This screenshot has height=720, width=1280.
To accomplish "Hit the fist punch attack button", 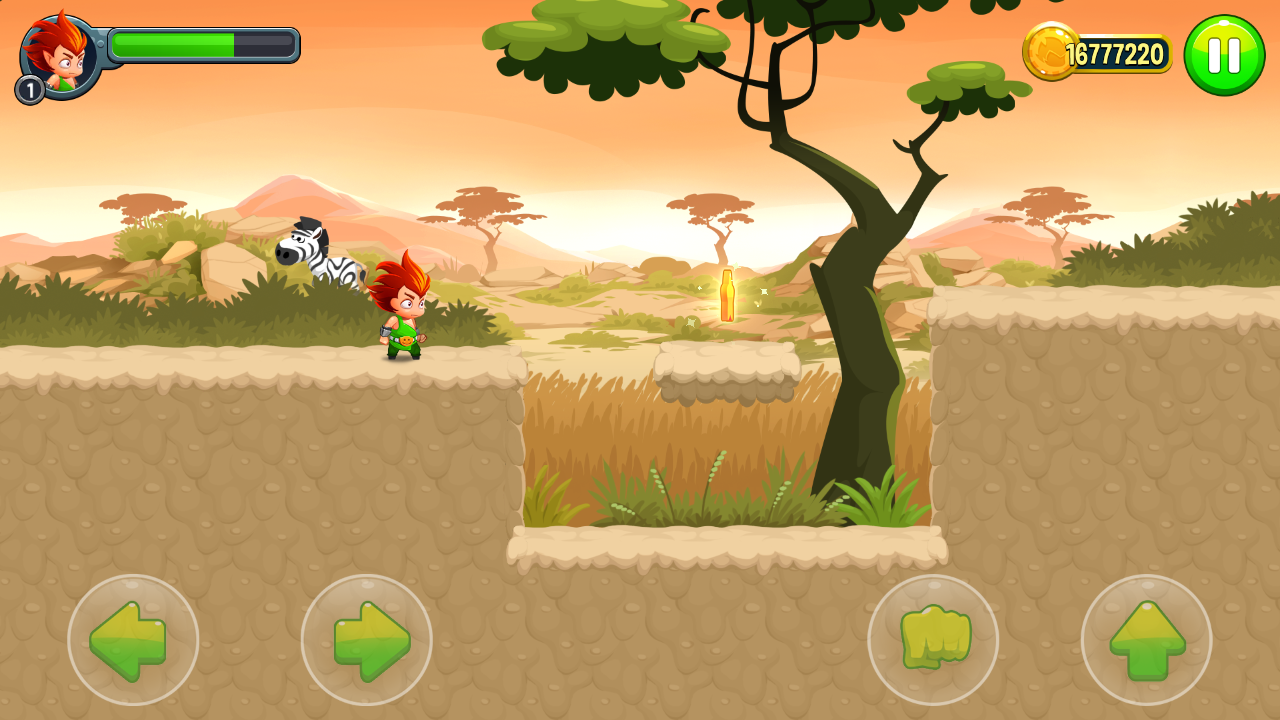I will click(x=933, y=640).
